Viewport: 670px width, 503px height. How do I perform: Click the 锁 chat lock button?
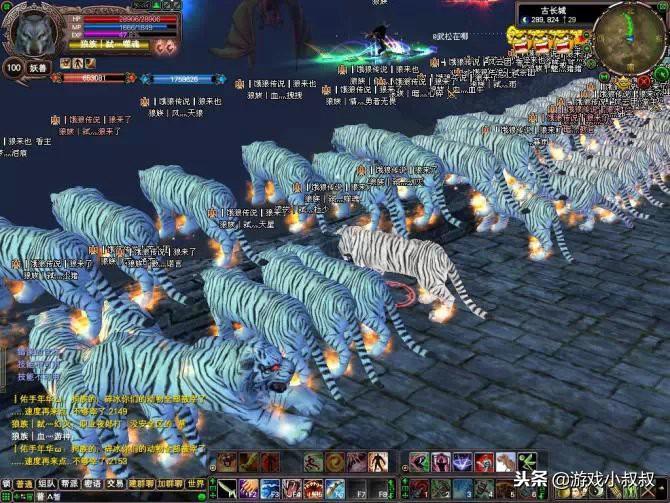click(6, 483)
